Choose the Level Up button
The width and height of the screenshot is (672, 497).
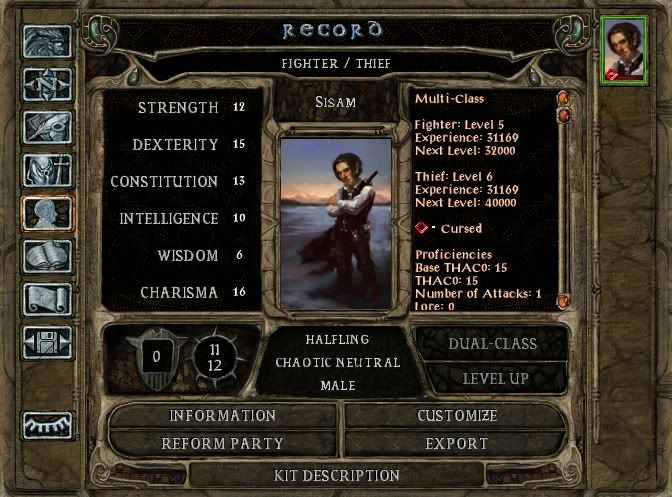point(492,378)
